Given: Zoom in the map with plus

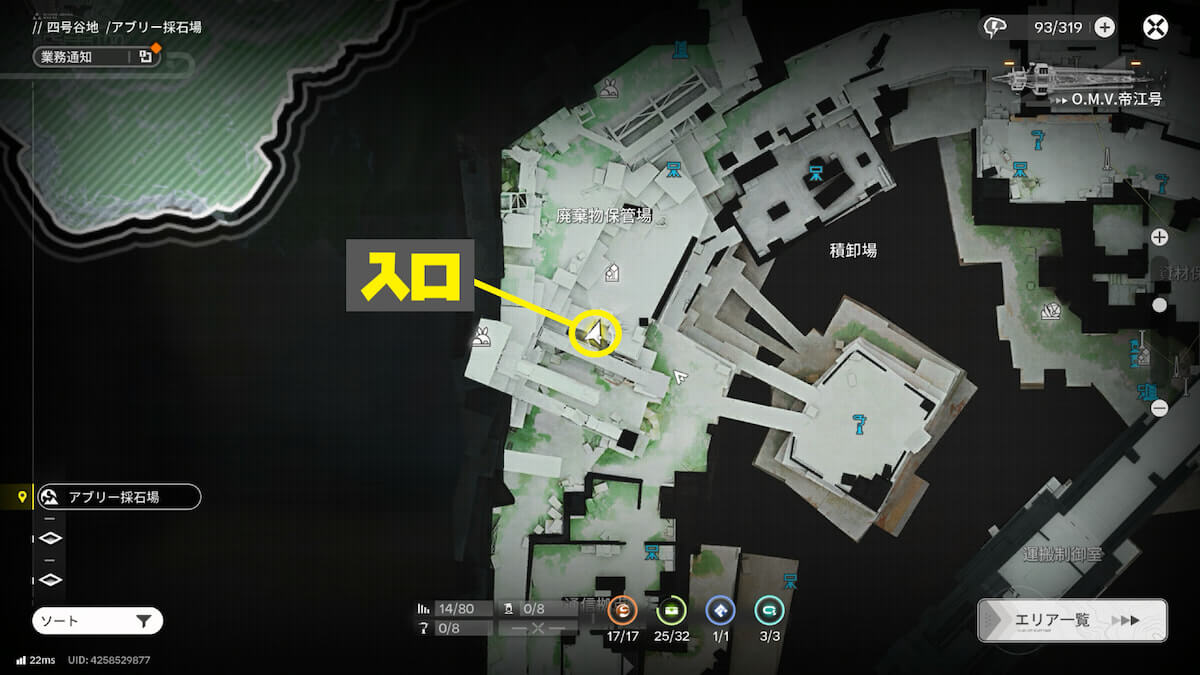Looking at the screenshot, I should 1159,237.
